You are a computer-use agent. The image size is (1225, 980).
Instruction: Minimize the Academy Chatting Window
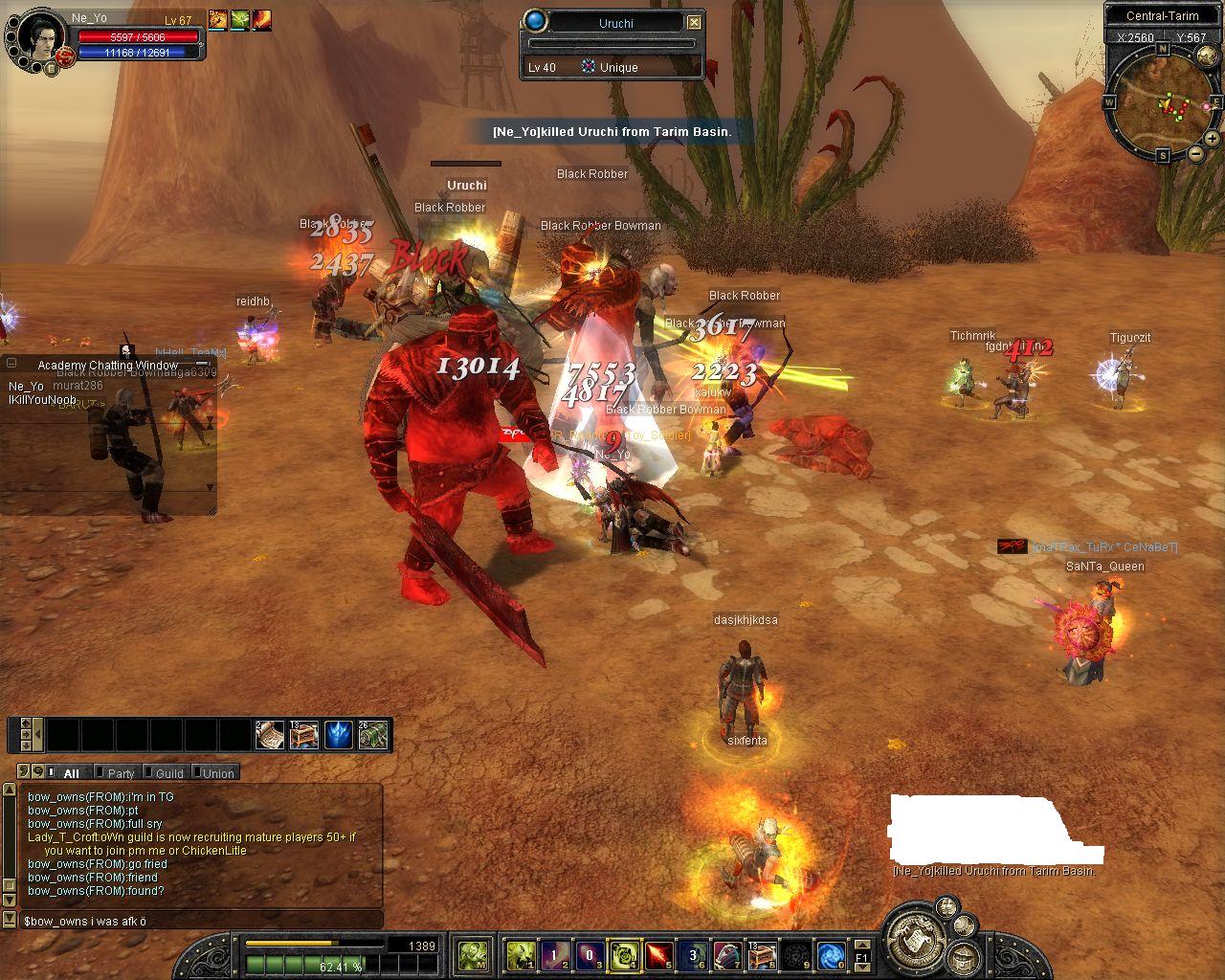pyautogui.click(x=203, y=365)
